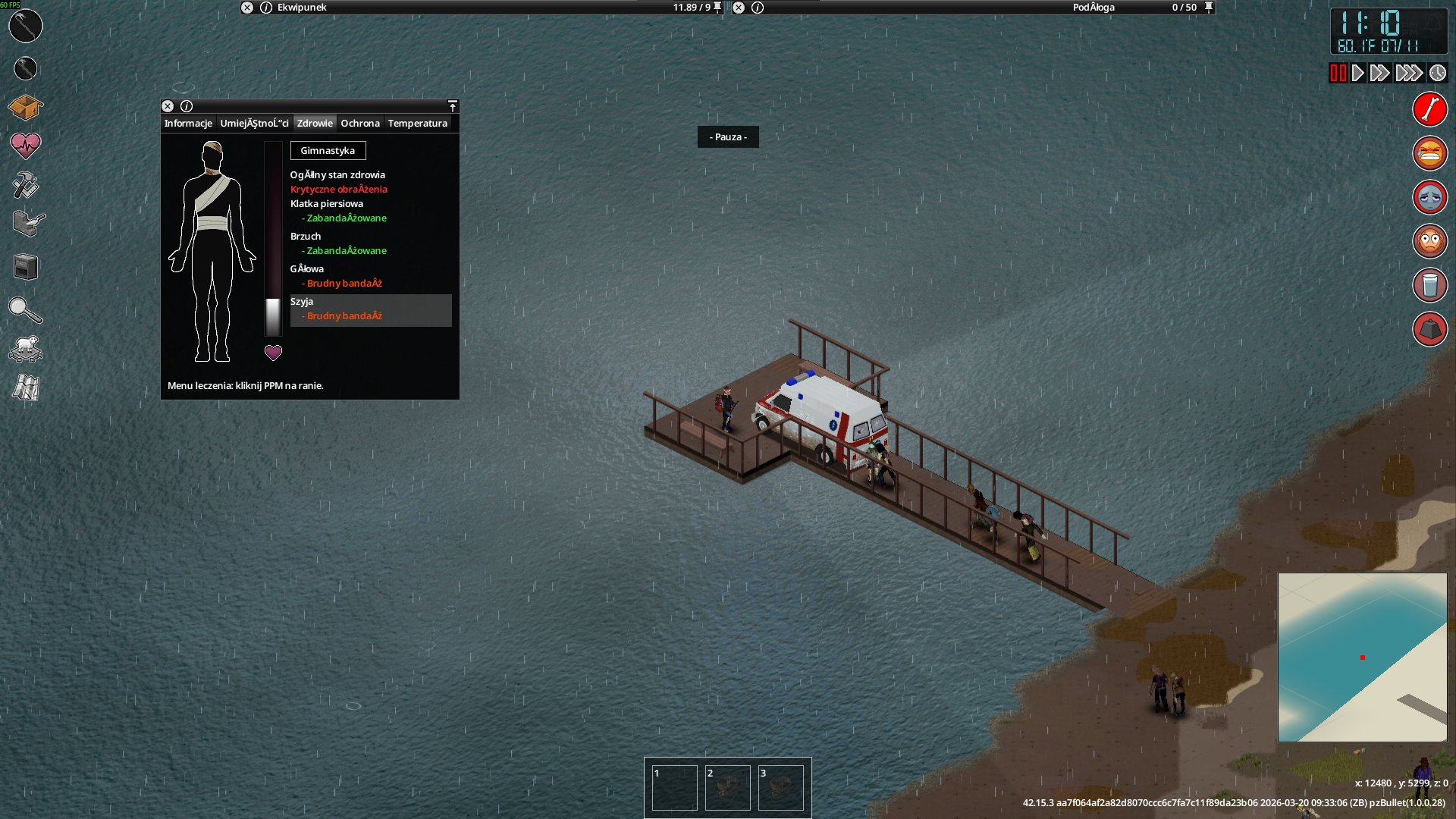Select the Ochrona tab
The image size is (1456, 819).
tap(359, 124)
